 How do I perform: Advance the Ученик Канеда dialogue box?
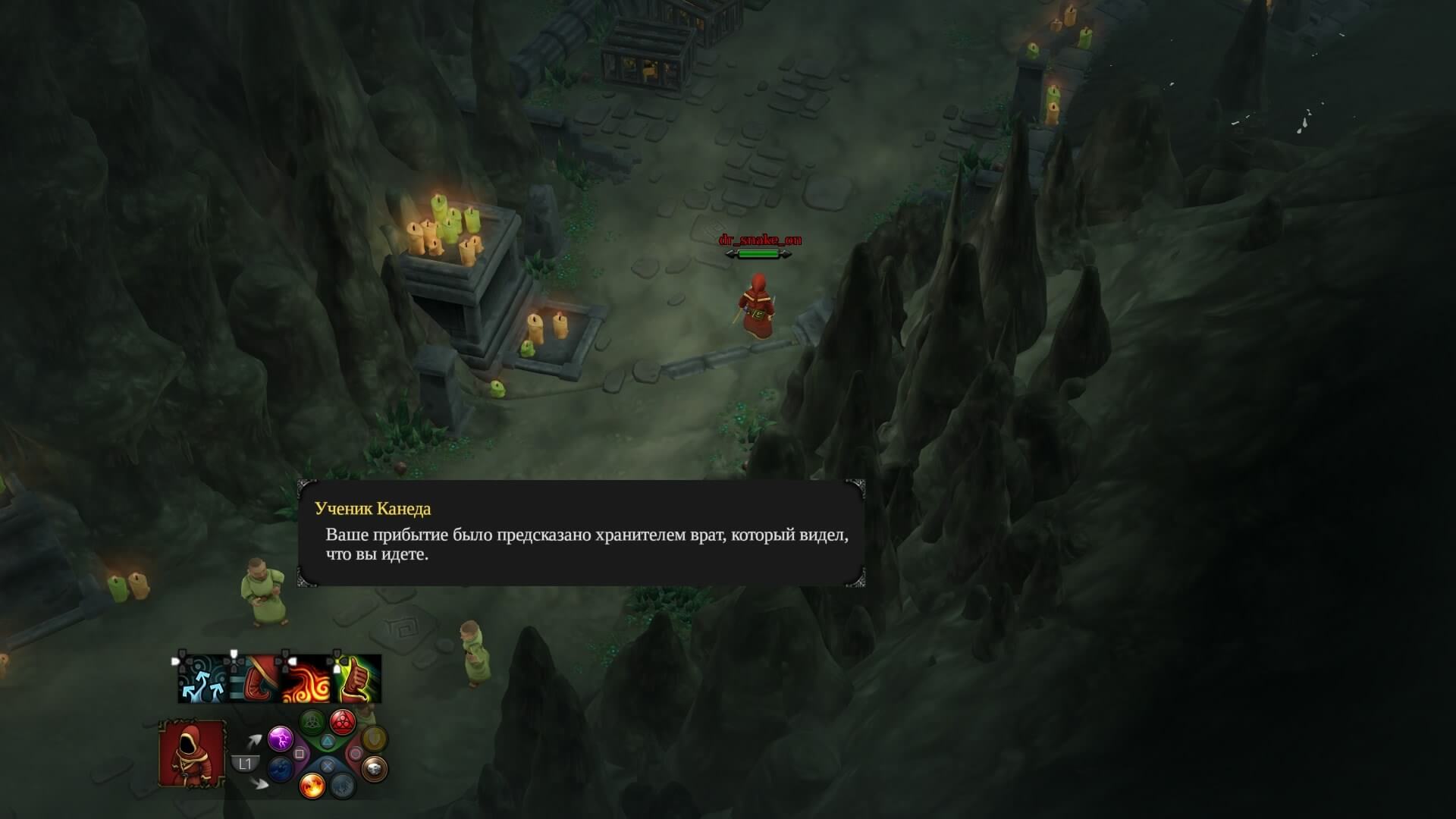581,533
